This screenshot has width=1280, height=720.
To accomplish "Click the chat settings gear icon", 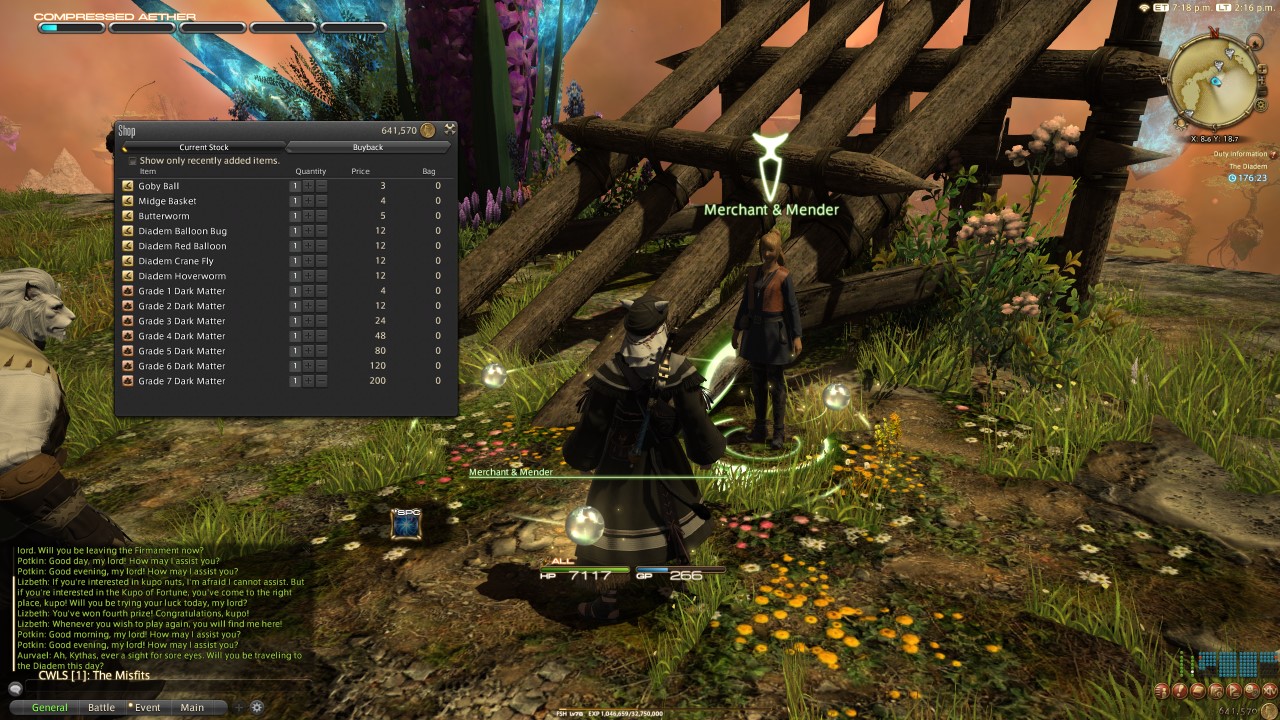I will tap(257, 707).
